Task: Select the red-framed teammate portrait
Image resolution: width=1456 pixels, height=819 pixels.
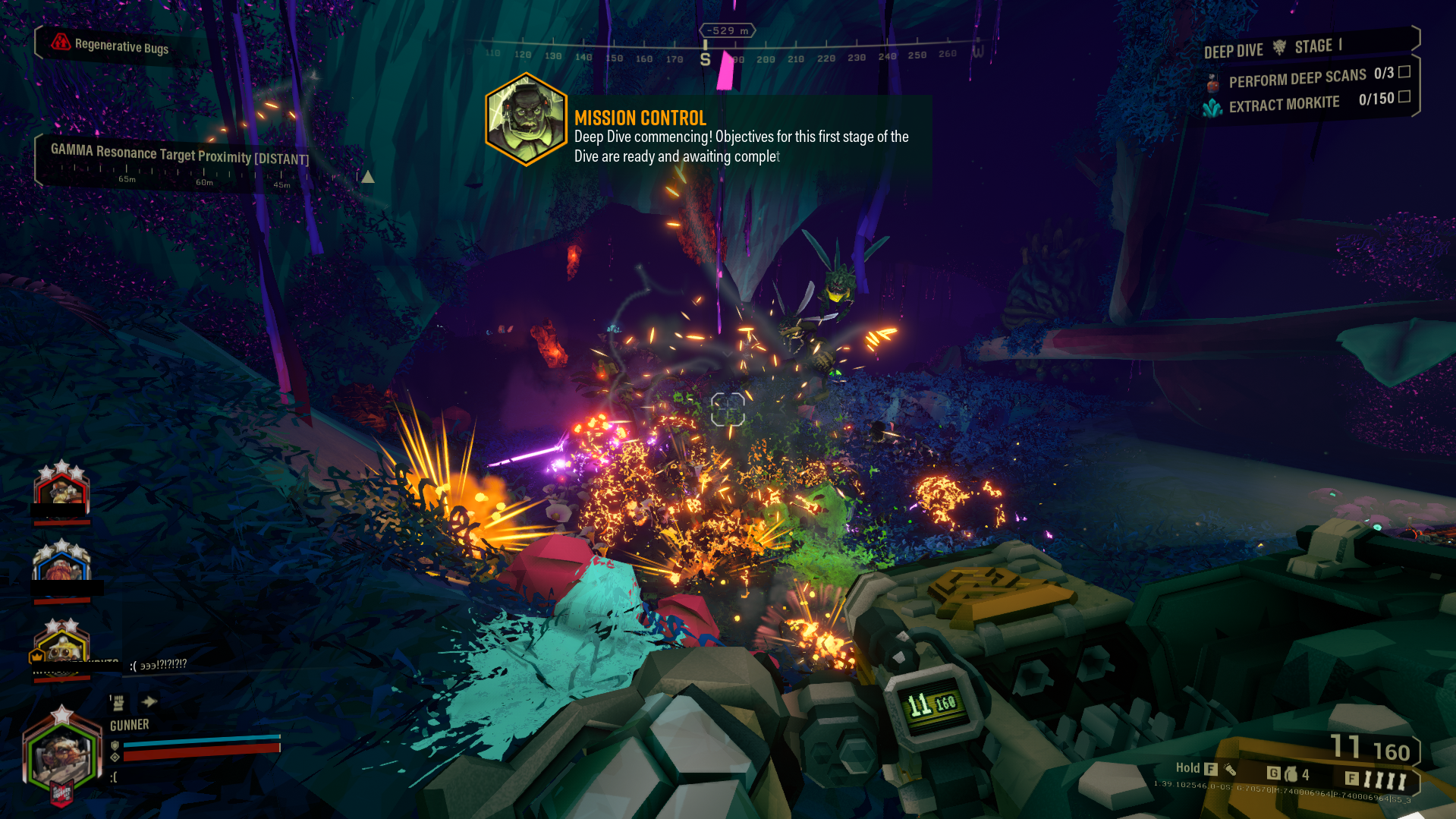Action: click(61, 490)
